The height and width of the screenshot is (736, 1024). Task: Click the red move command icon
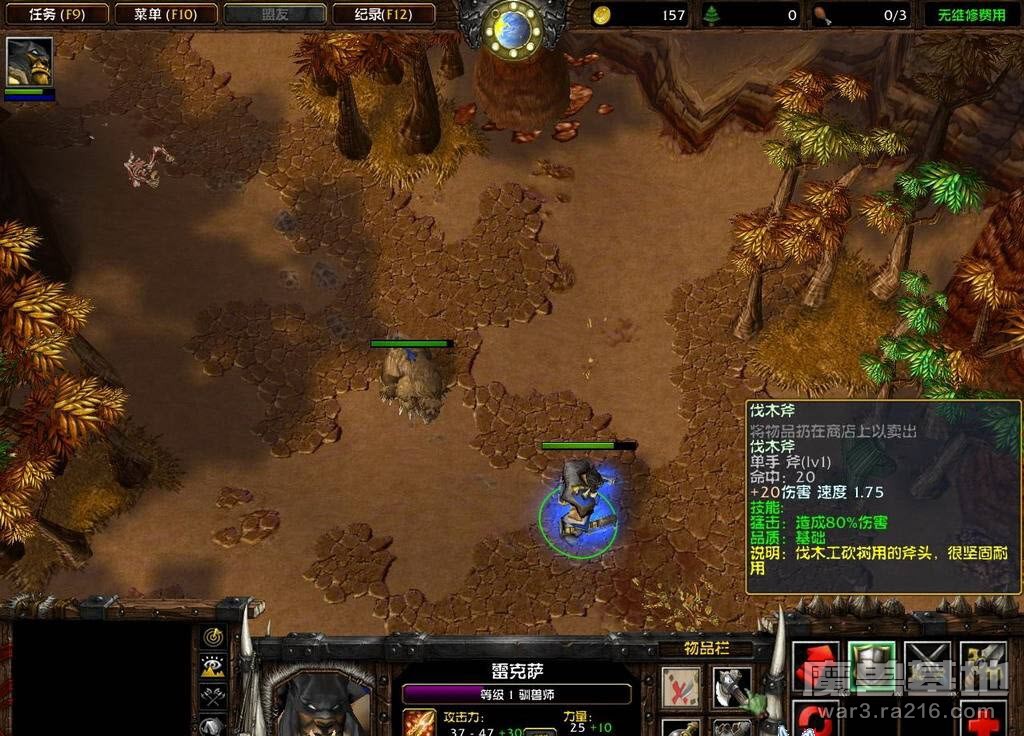(815, 665)
